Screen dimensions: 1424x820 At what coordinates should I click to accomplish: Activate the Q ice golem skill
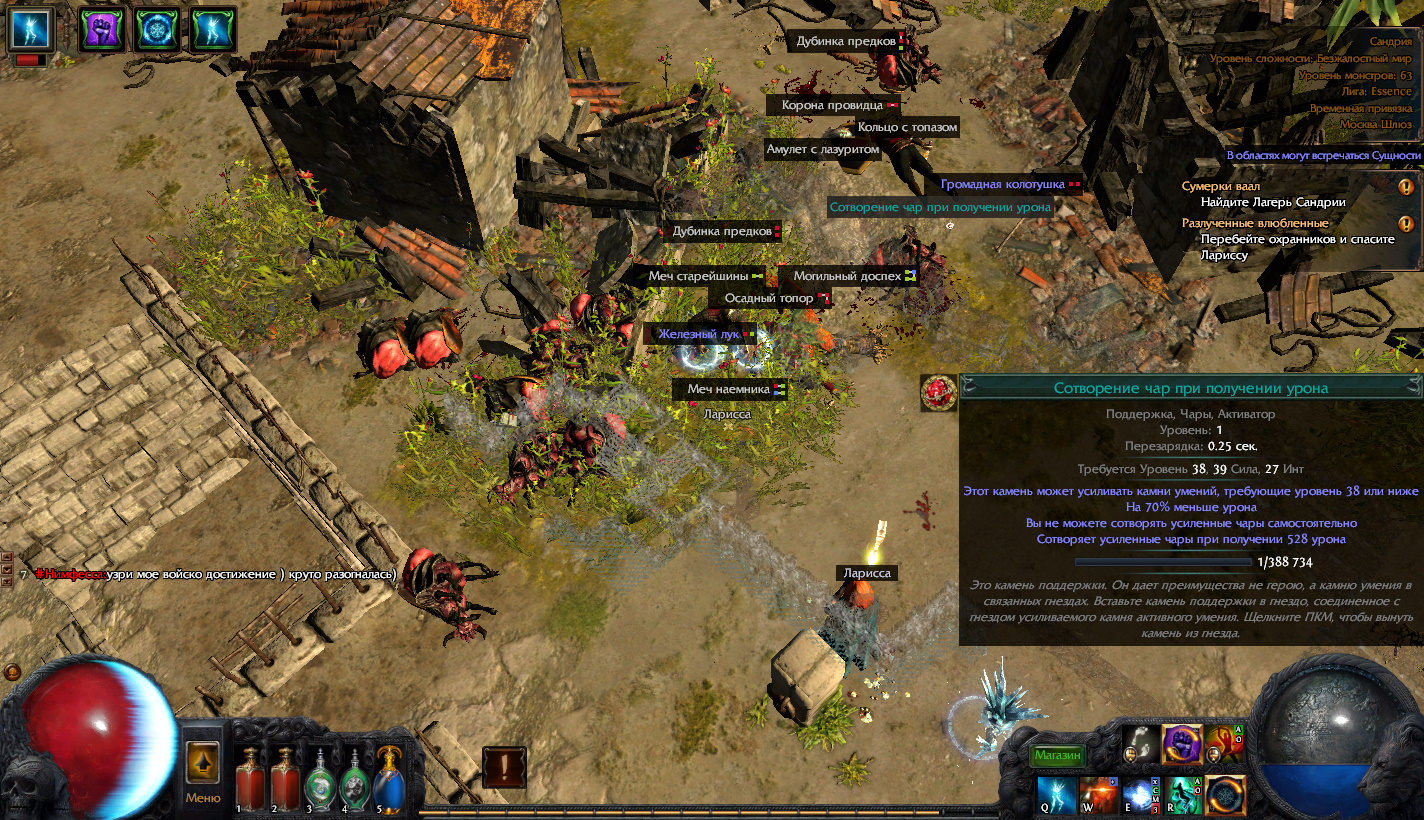(1056, 794)
